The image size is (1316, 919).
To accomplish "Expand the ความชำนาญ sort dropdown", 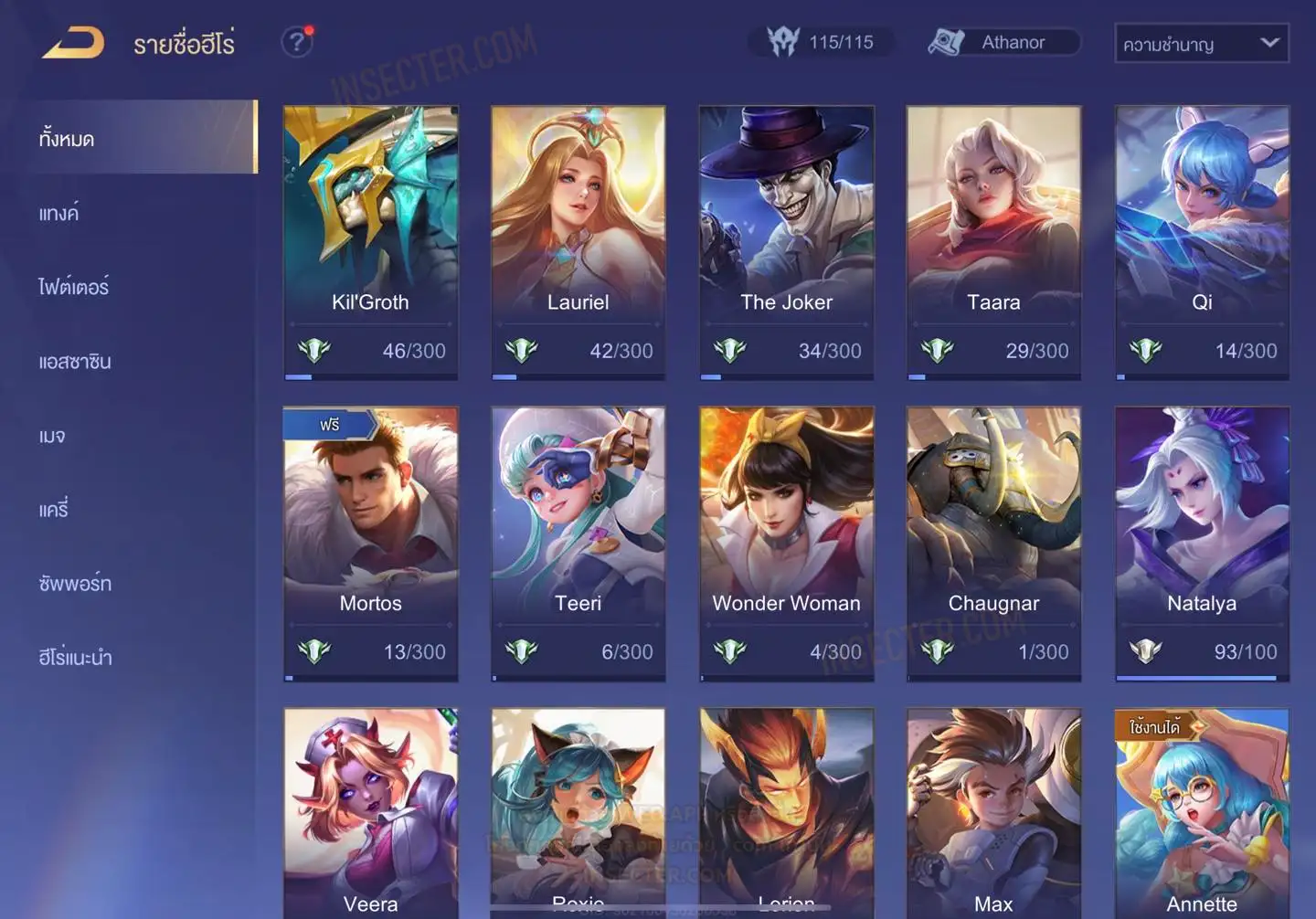I will coord(1201,44).
